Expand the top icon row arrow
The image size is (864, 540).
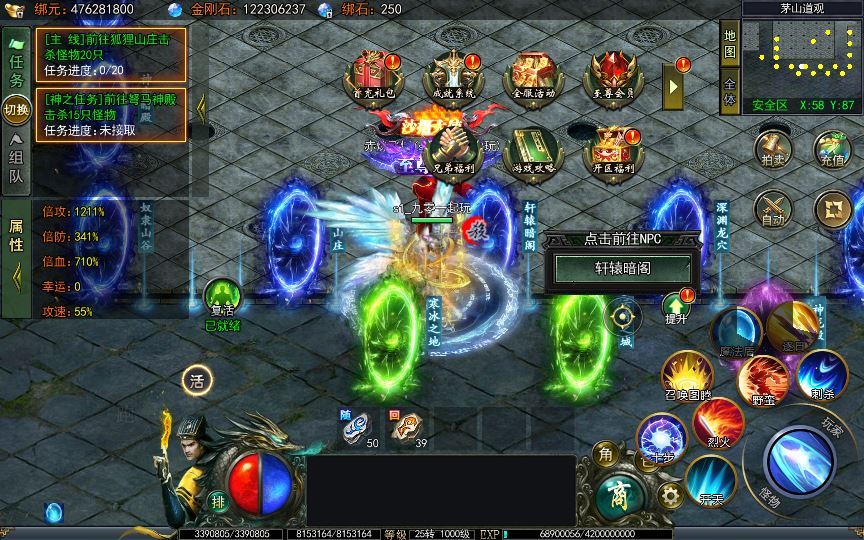674,86
